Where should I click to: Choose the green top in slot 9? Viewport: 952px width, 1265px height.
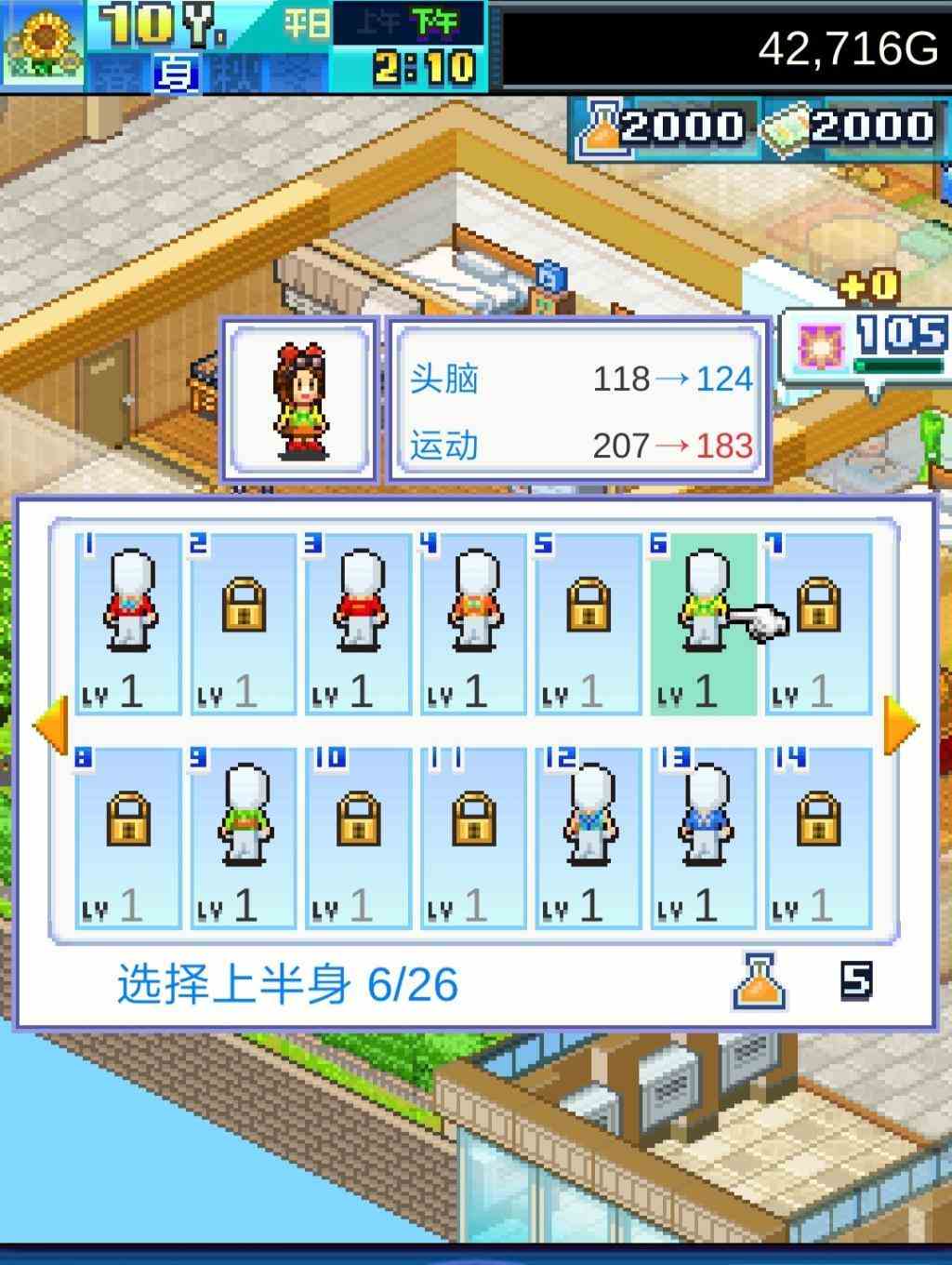tap(244, 838)
